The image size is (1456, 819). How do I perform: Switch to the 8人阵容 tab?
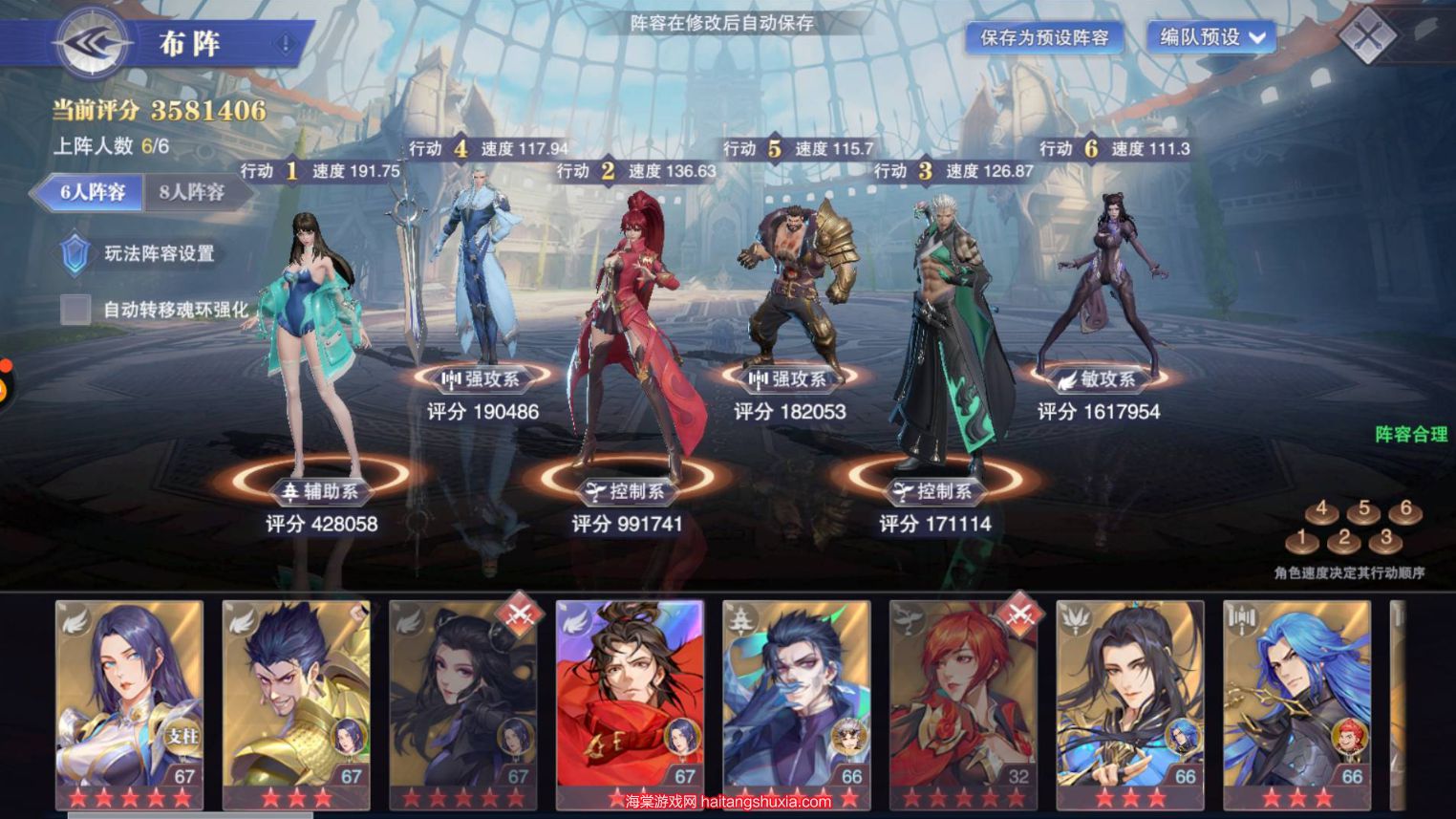[x=192, y=192]
